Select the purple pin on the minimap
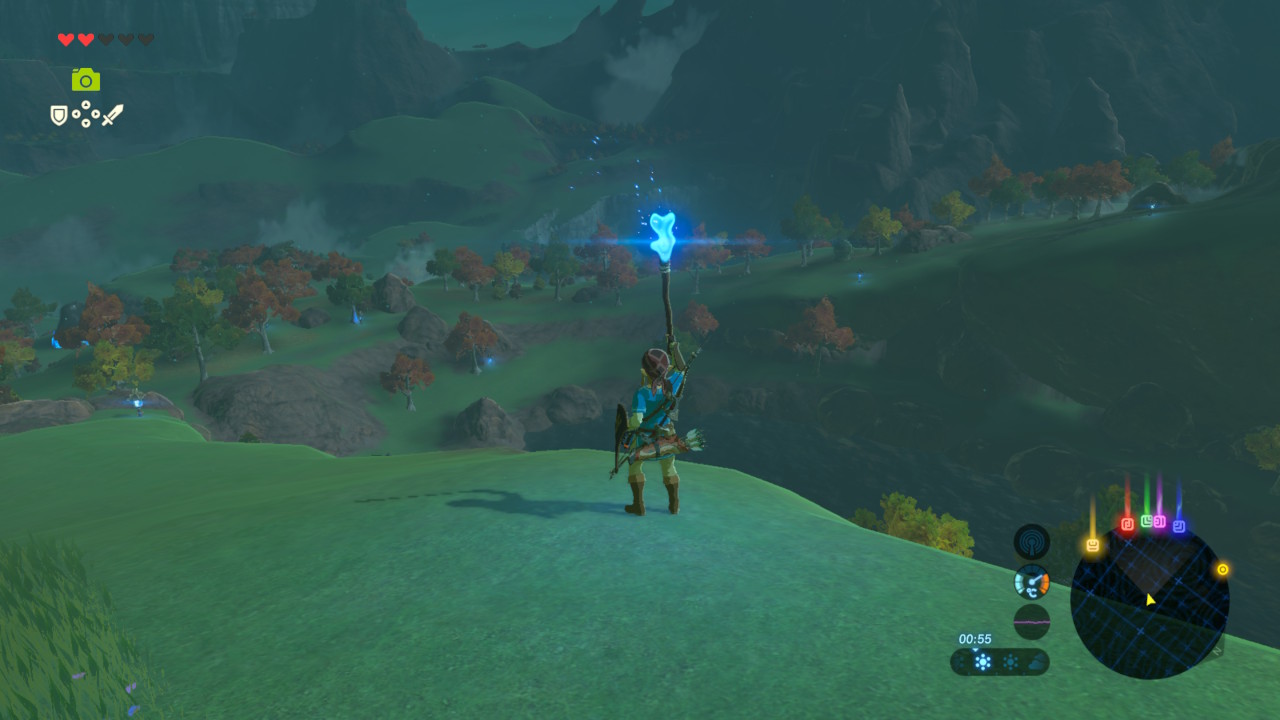1280x720 pixels. coord(1160,522)
